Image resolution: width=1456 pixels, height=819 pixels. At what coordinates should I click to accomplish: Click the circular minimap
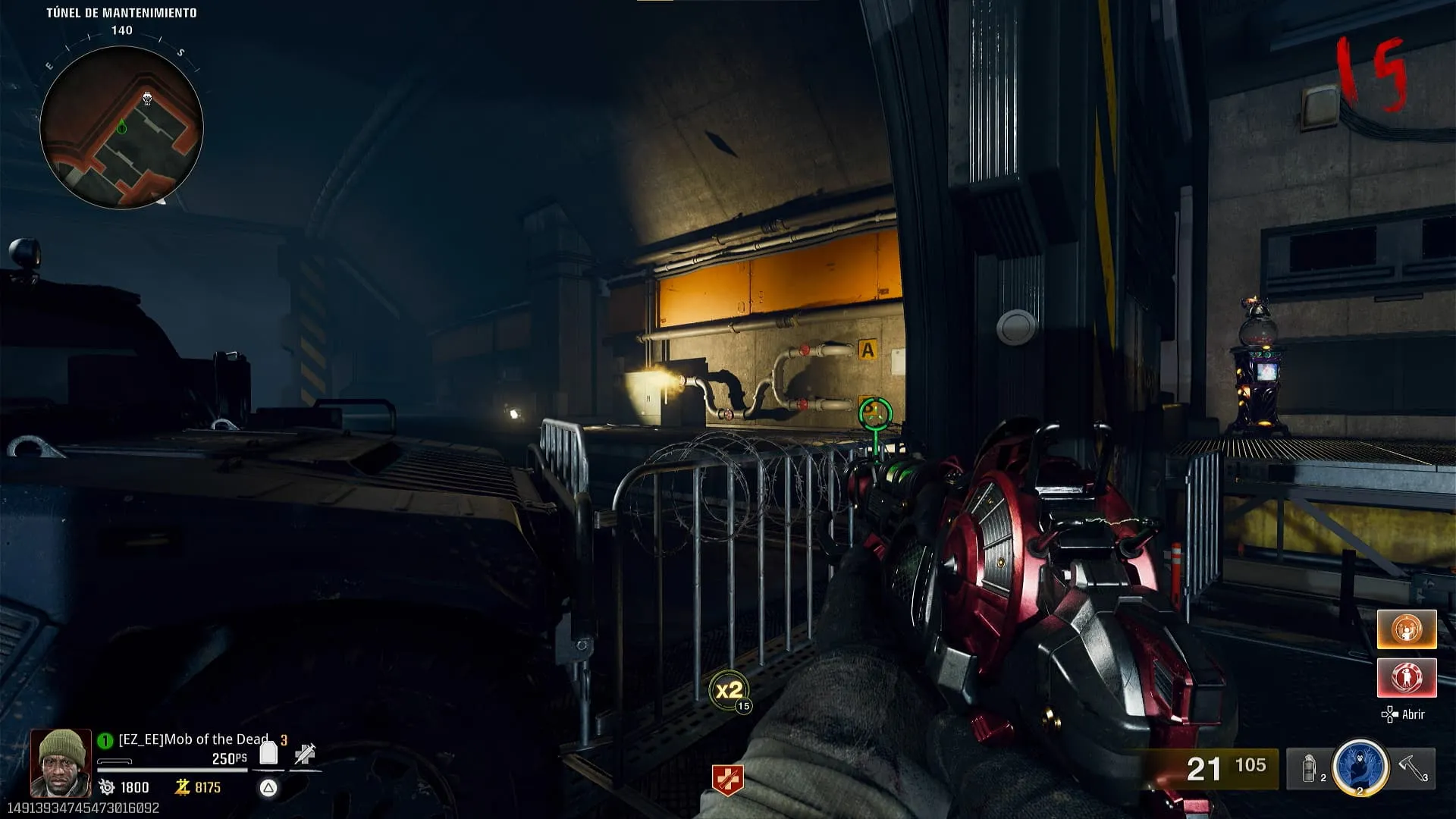[x=121, y=127]
